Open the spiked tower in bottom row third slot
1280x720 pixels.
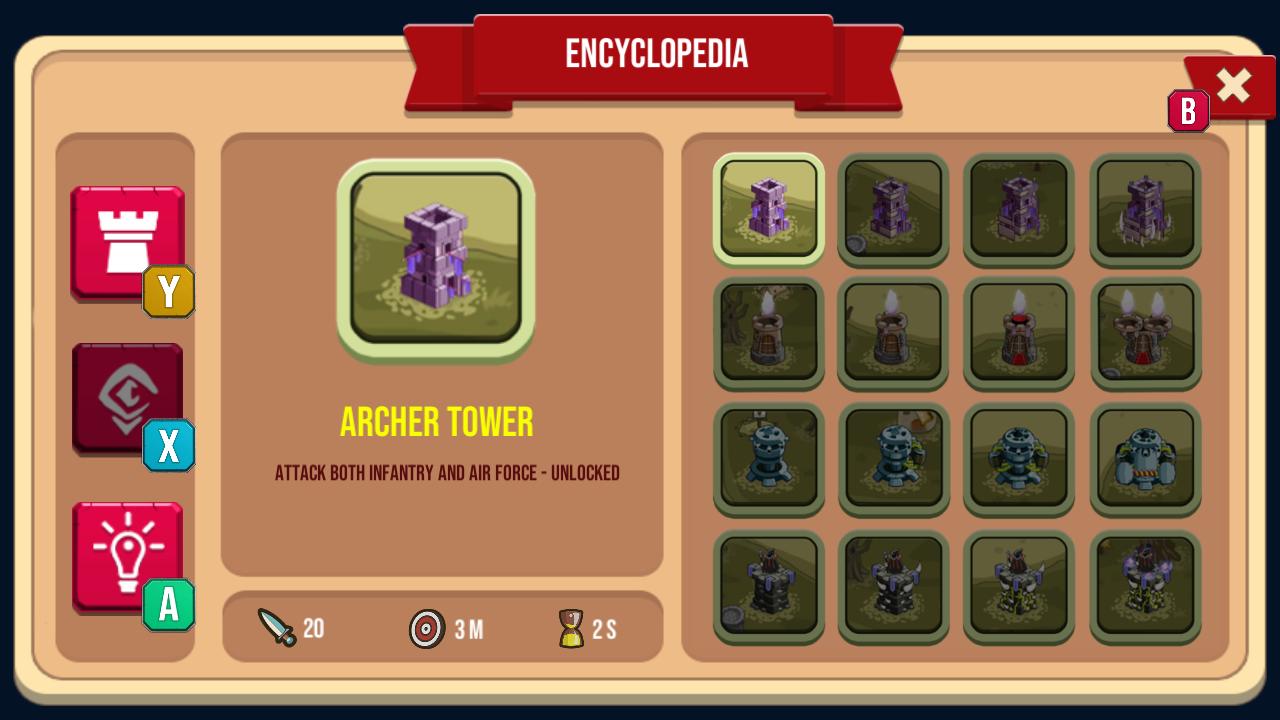click(1019, 587)
